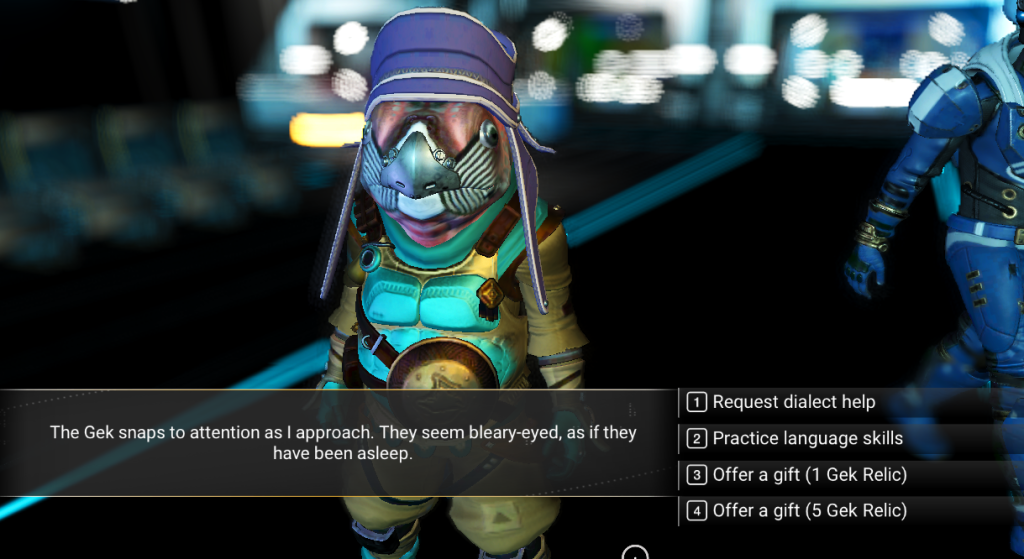
Task: Choose the Request dialect help option
Action: click(x=793, y=402)
